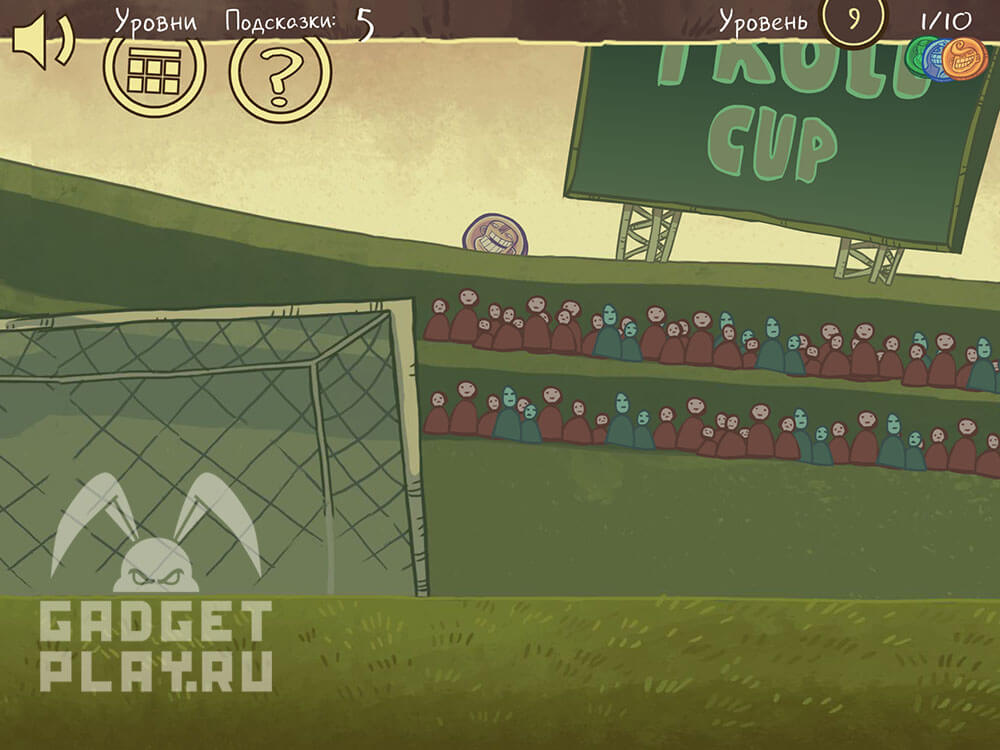
Task: Use the question mark hint button
Action: coord(280,73)
